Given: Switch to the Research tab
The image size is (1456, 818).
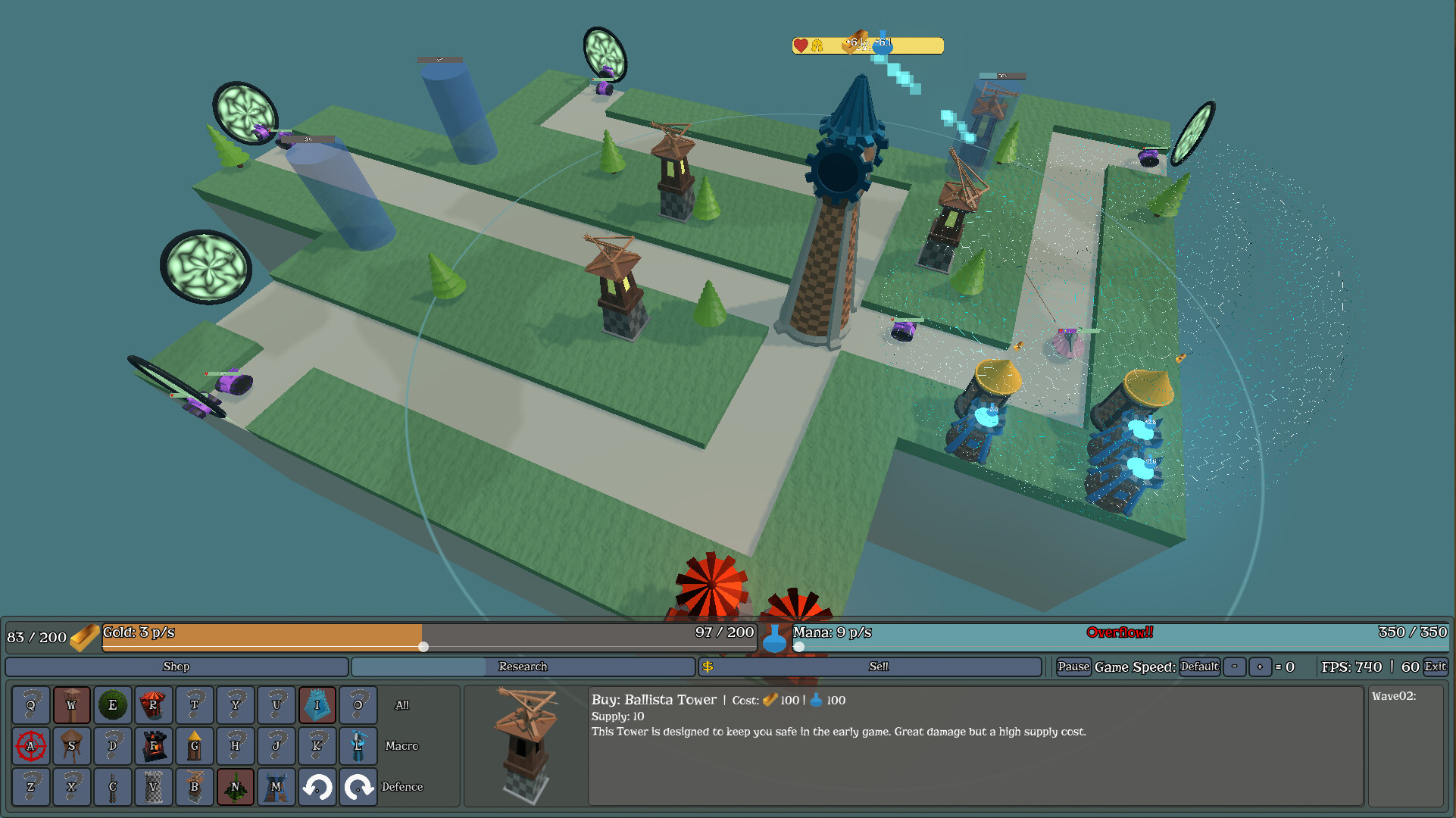Looking at the screenshot, I should [522, 667].
